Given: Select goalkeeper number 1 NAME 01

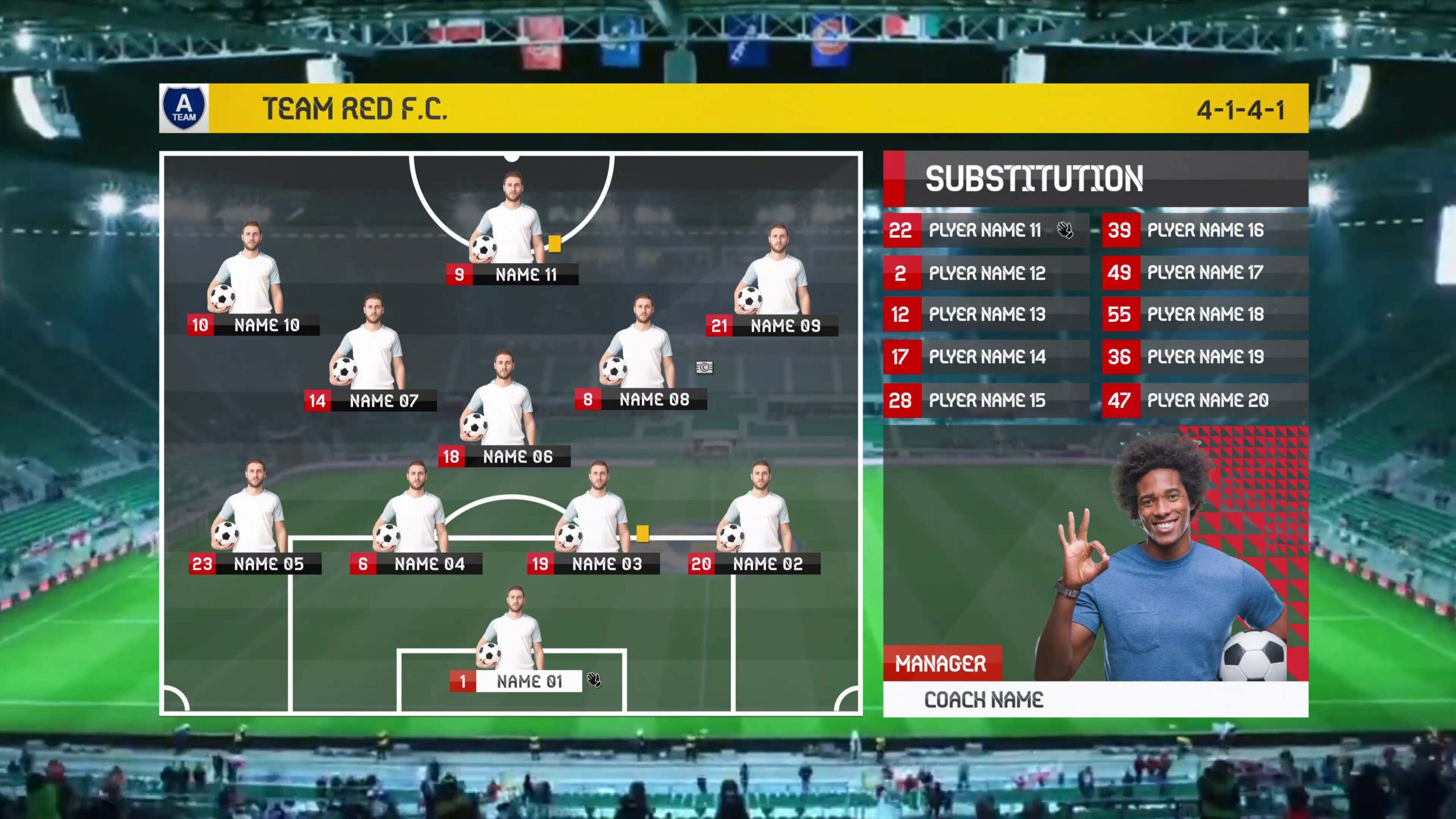Looking at the screenshot, I should click(x=516, y=681).
